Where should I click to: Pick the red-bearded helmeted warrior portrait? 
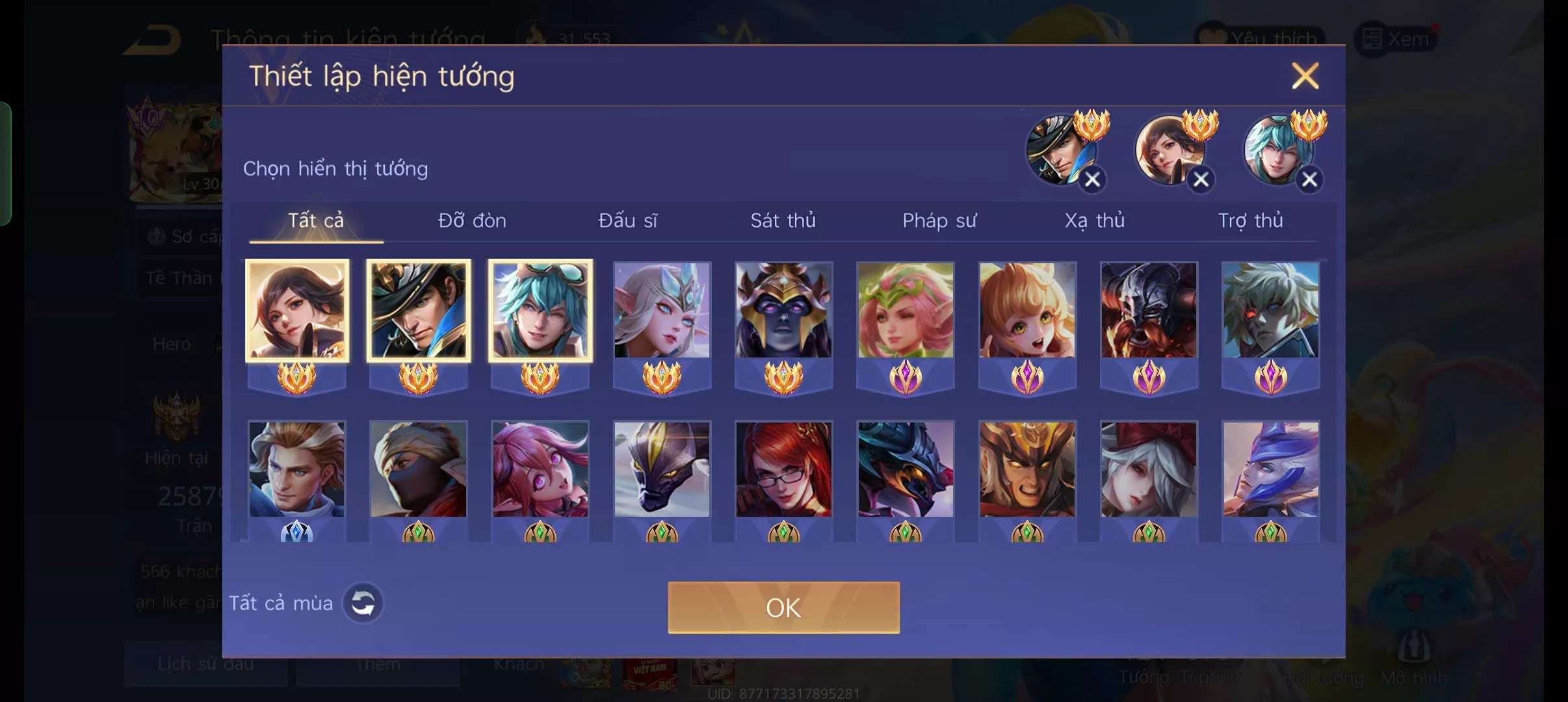[x=1149, y=311]
